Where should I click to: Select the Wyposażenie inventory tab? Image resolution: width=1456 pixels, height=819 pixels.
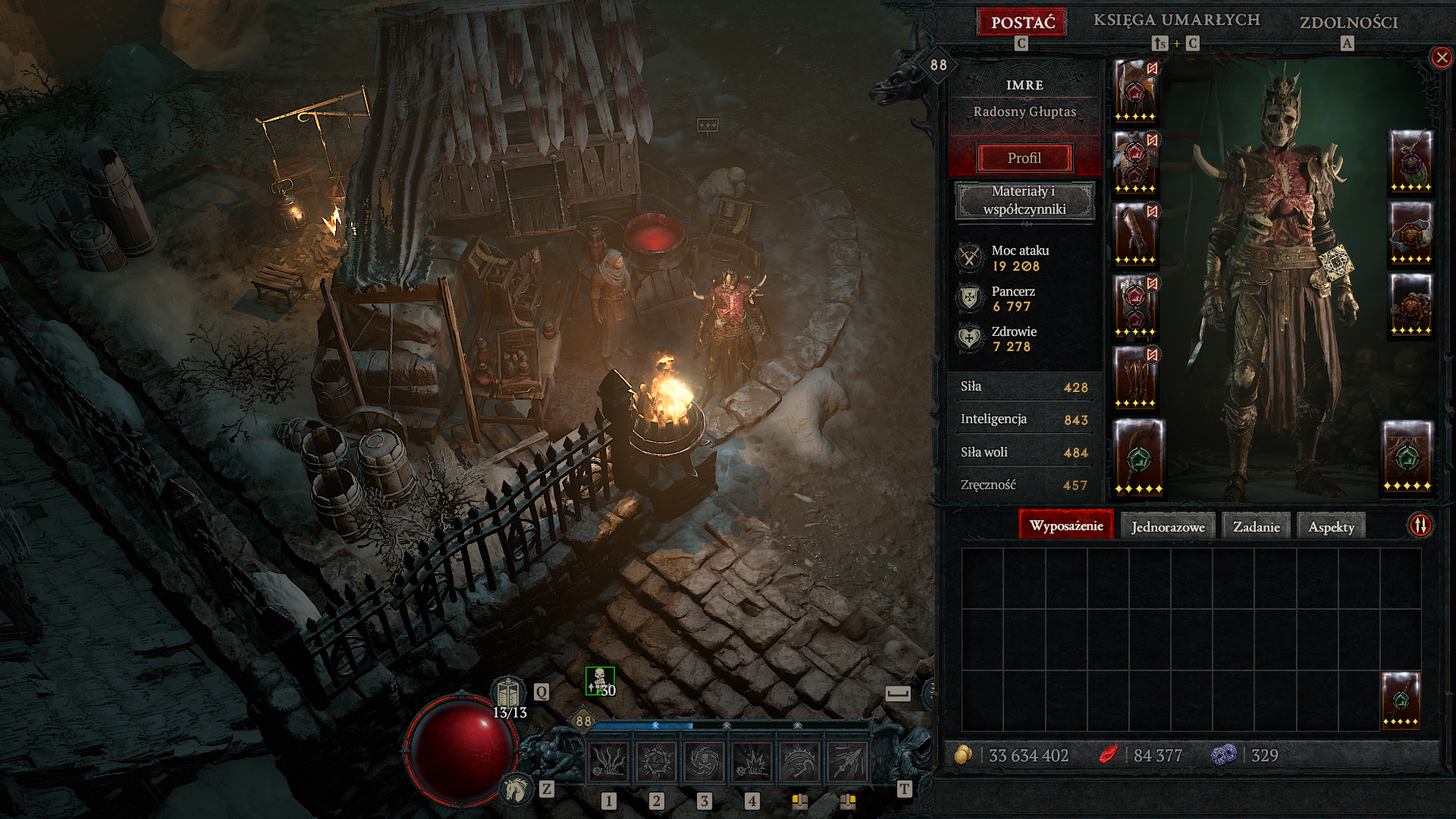1065,526
